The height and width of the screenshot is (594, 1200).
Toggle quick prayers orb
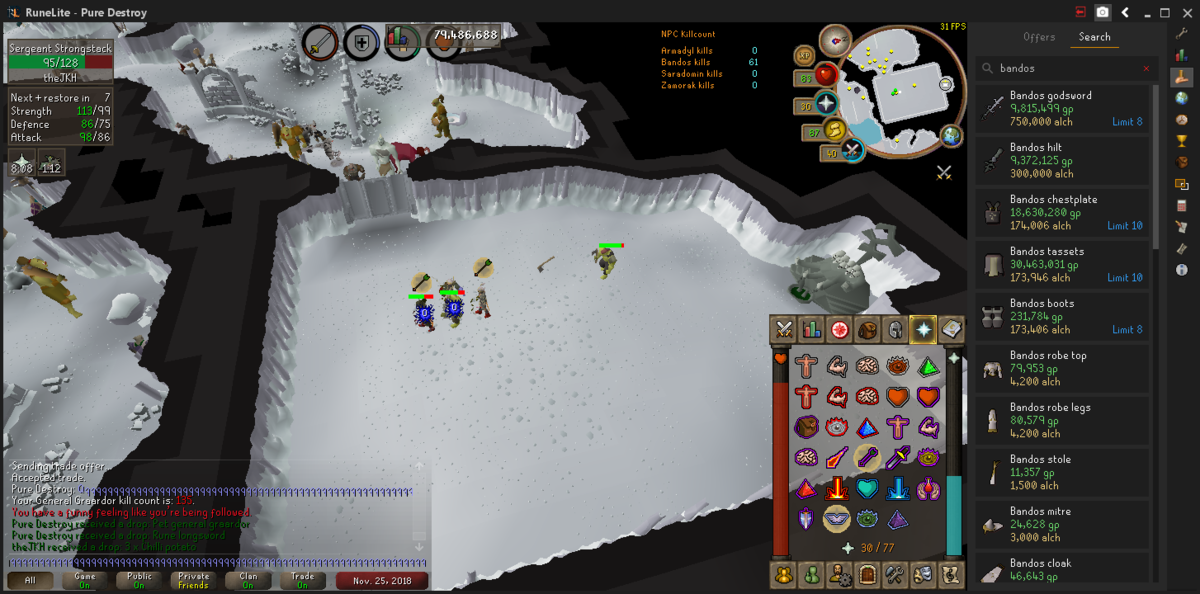(826, 103)
